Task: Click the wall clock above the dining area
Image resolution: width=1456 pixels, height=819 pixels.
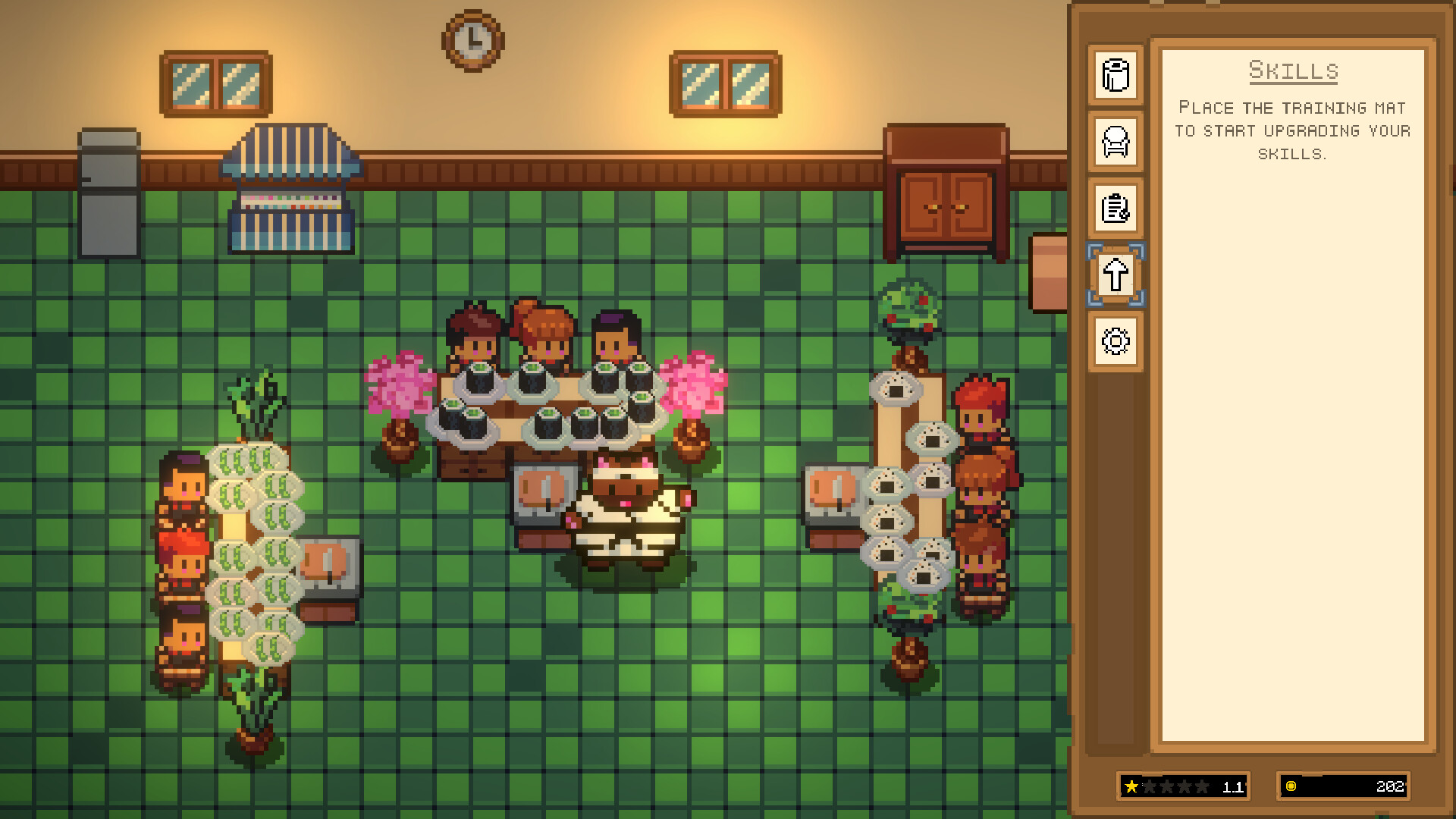Action: (472, 39)
